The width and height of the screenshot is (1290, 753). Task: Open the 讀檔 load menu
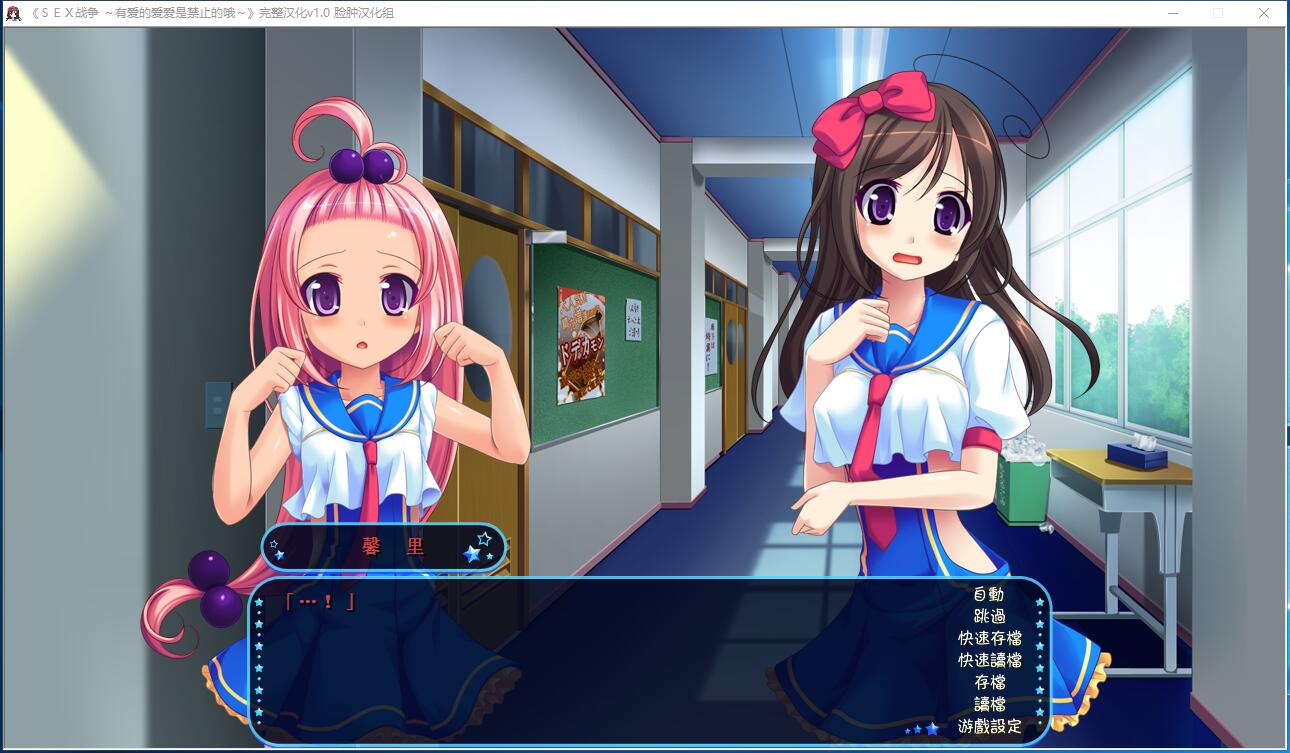(989, 704)
